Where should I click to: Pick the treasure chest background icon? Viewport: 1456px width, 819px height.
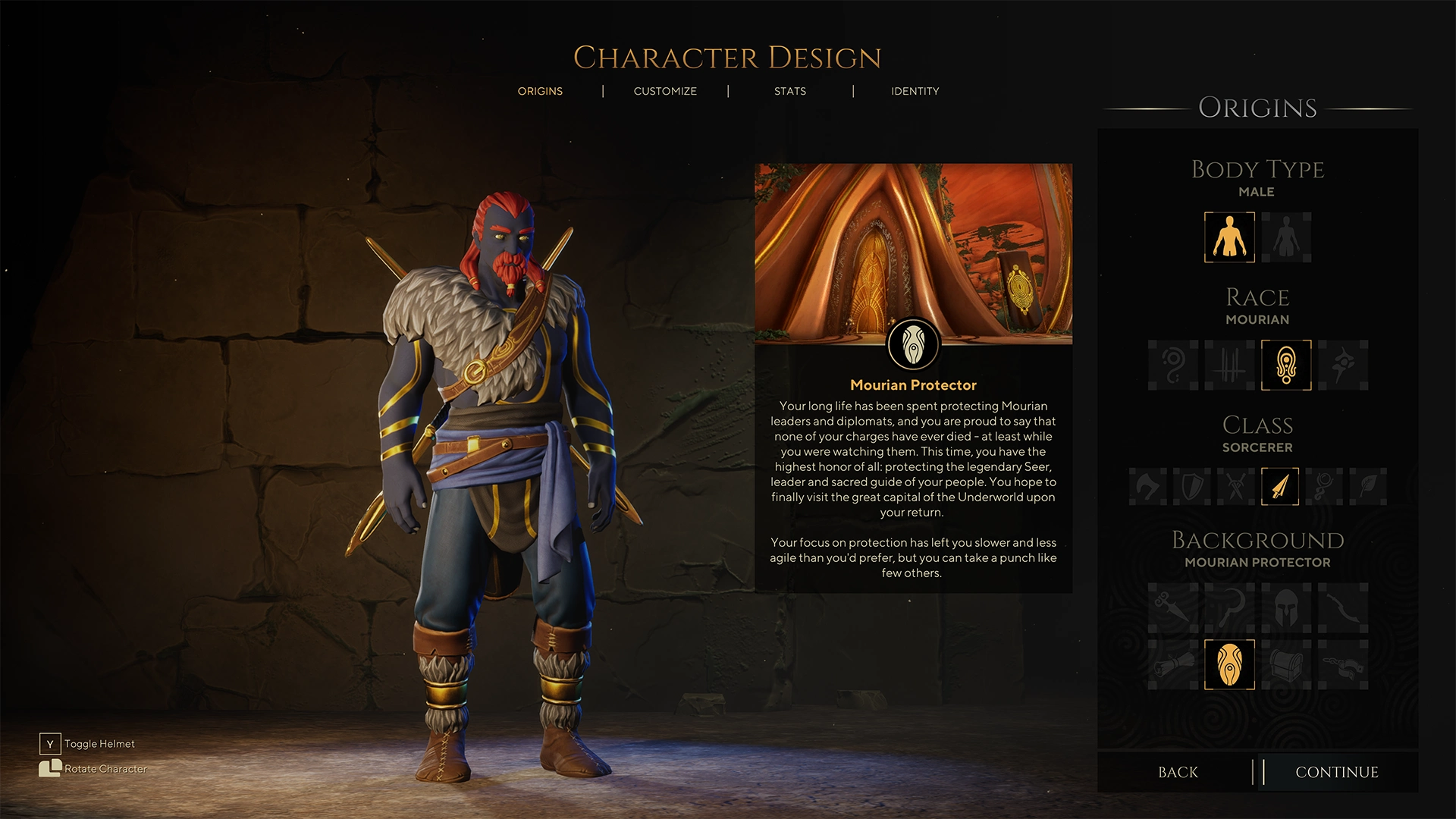[x=1285, y=666]
